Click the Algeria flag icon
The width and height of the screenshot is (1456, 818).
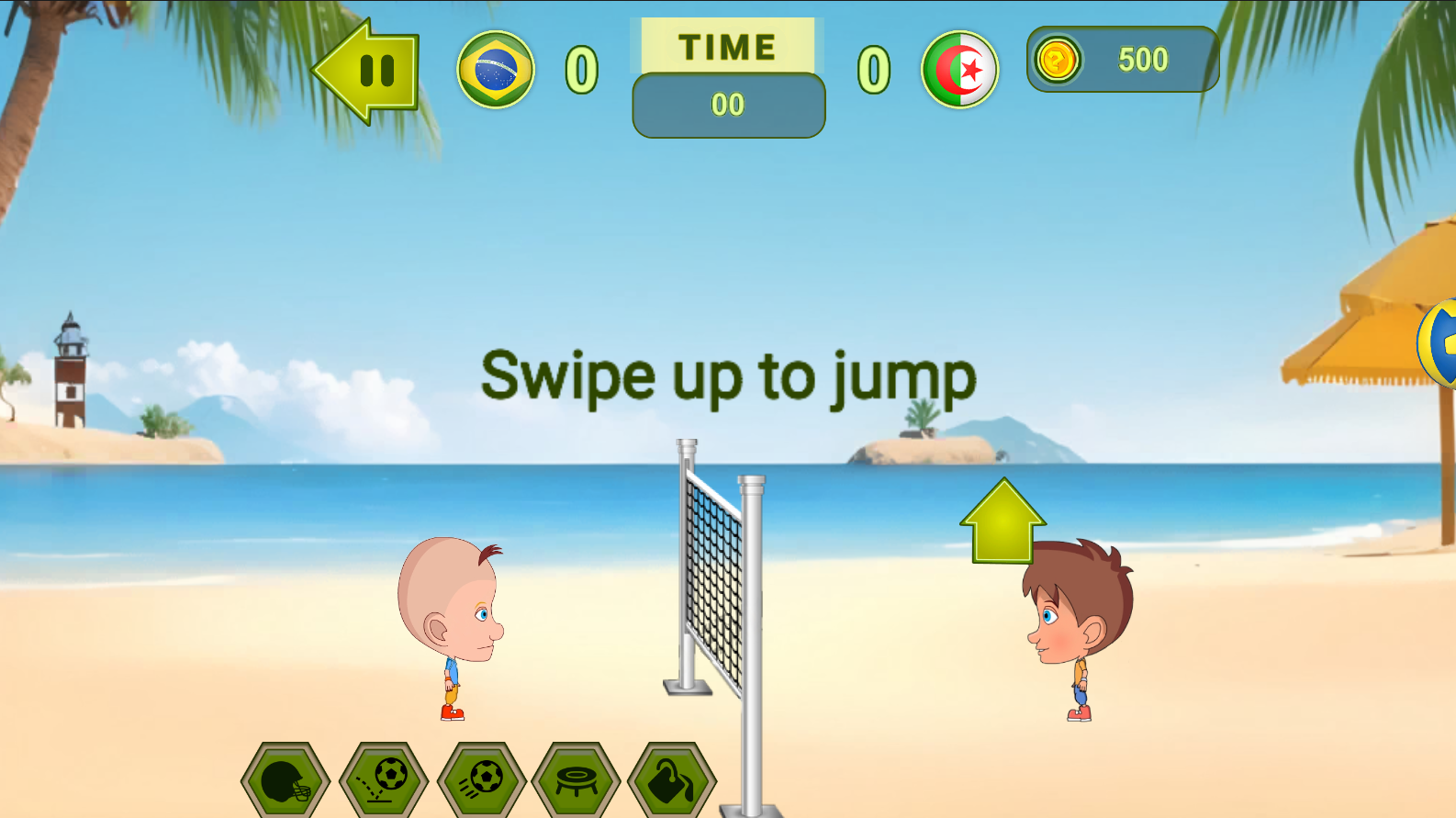tap(960, 70)
